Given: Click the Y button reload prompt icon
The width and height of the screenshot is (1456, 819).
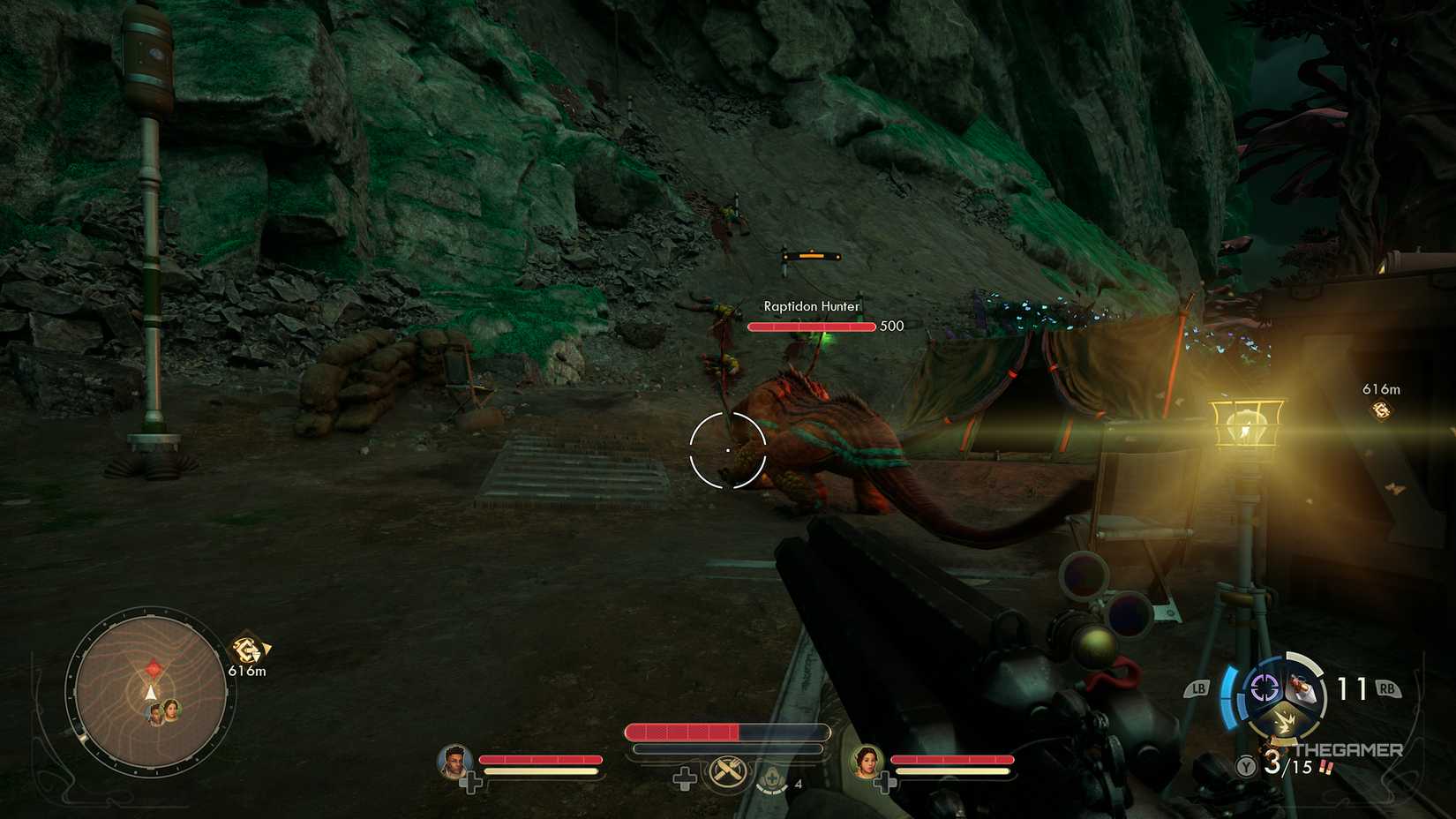Looking at the screenshot, I should pos(1246,766).
